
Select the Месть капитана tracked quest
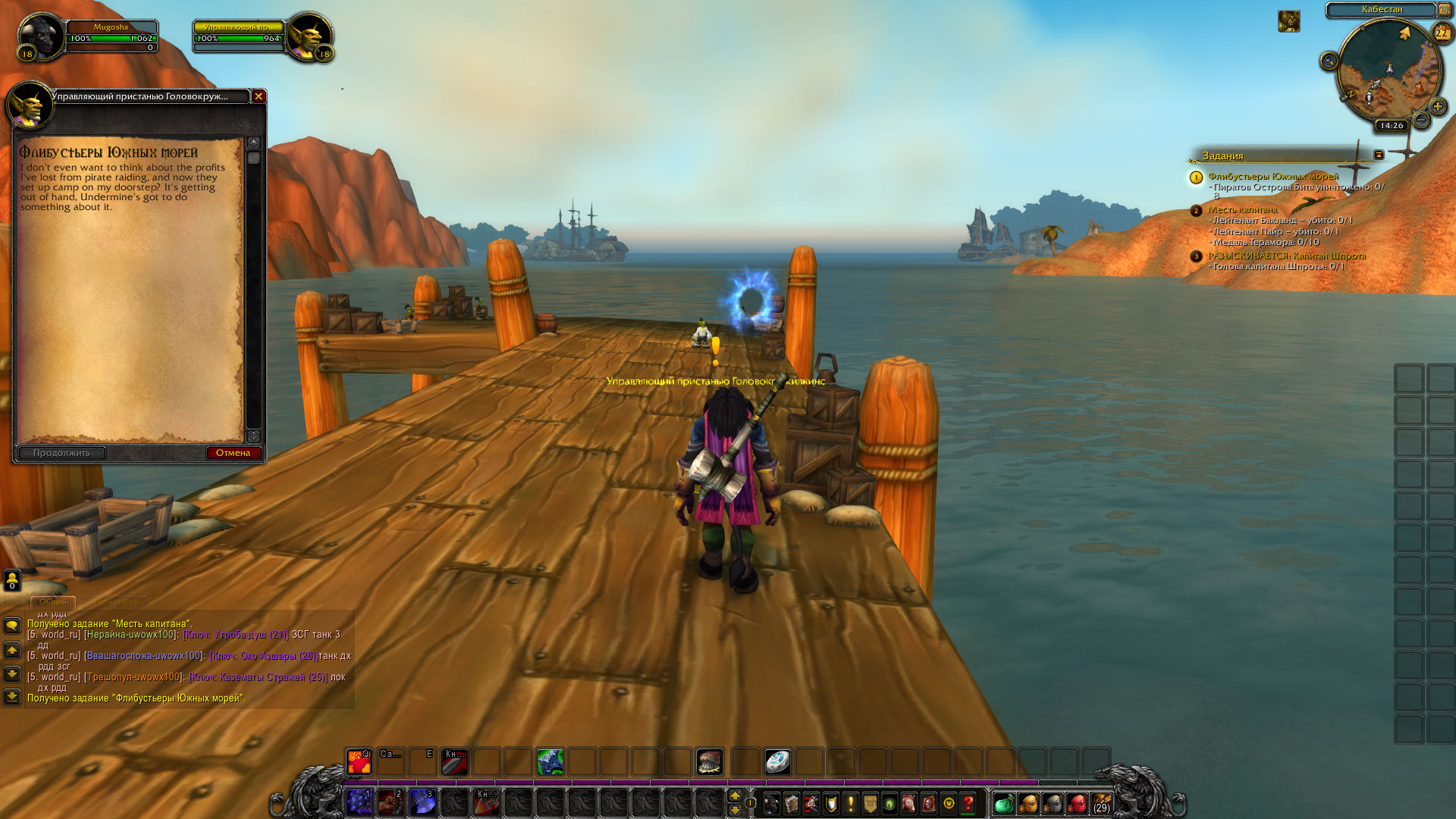(1242, 210)
